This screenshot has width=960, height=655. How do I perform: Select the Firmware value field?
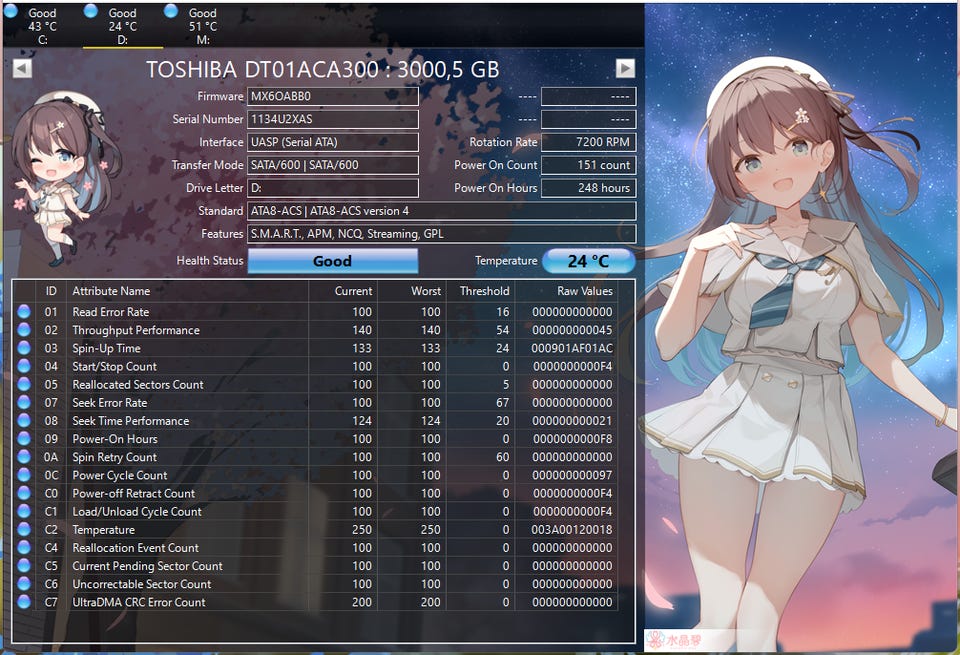(333, 97)
